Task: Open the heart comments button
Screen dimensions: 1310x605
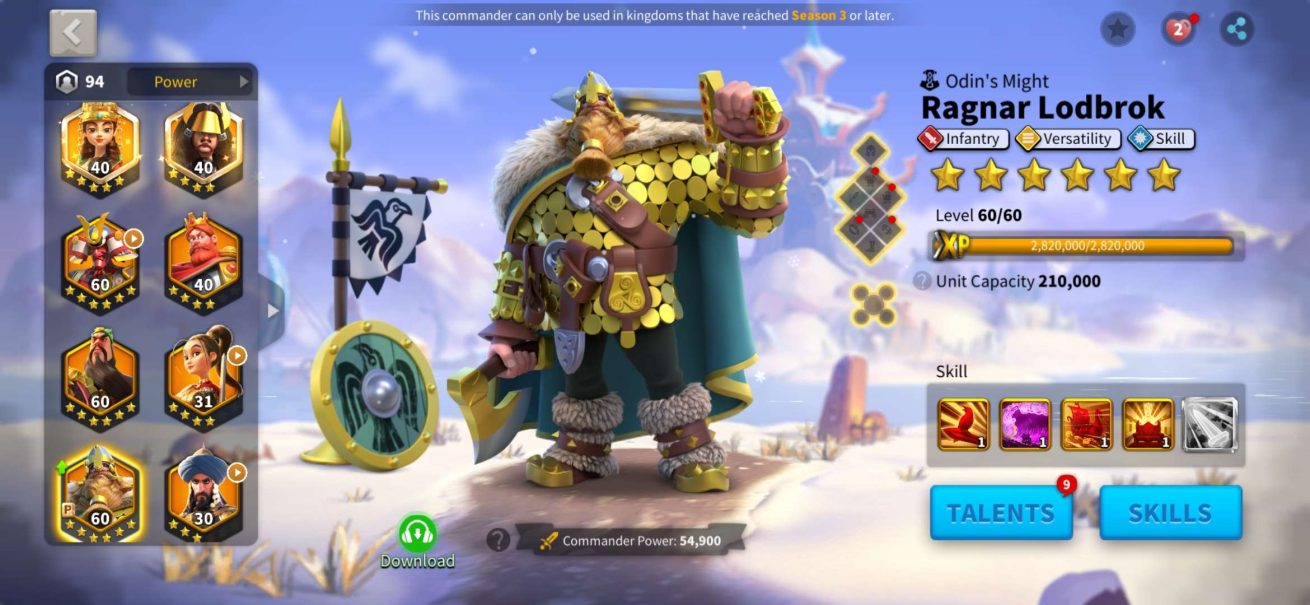Action: [x=1178, y=29]
